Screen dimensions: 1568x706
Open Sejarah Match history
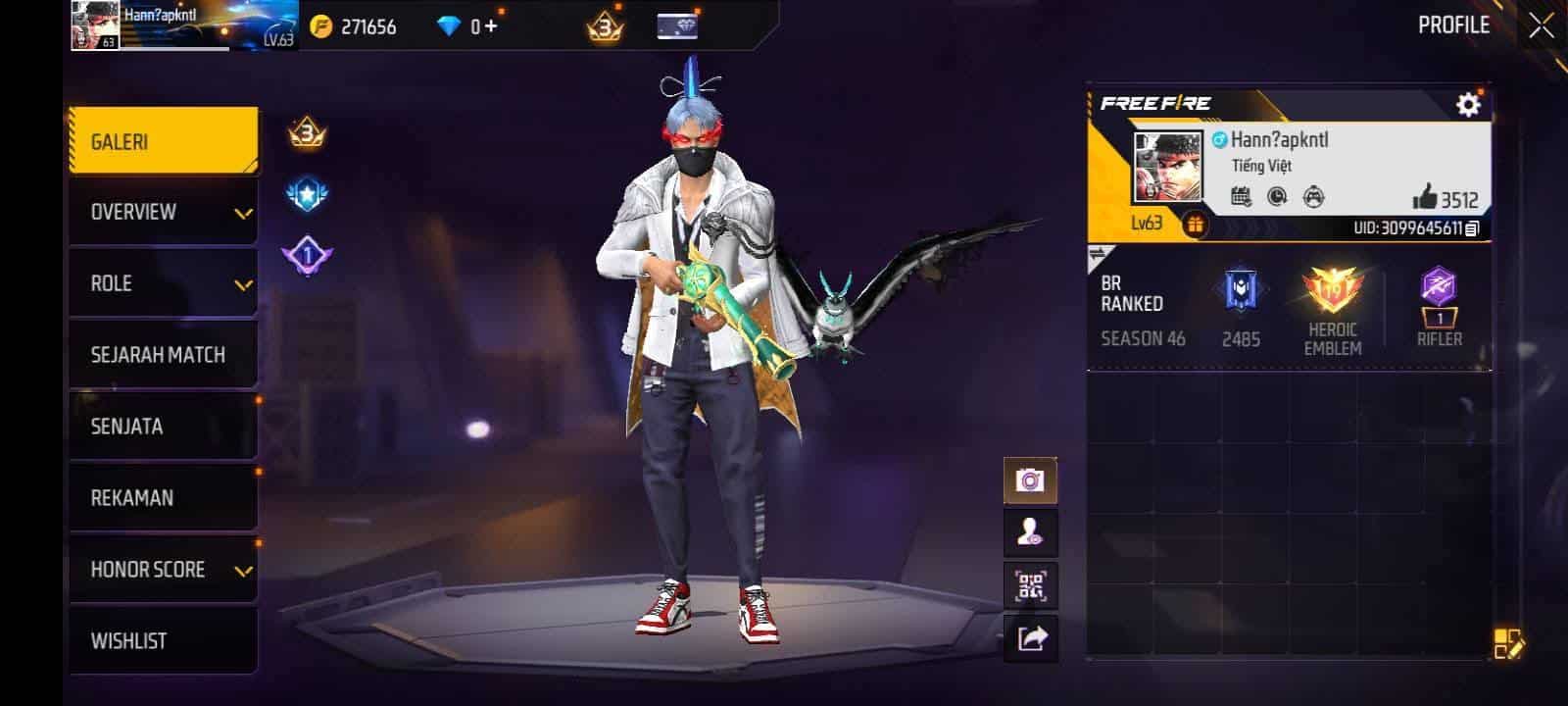coord(163,355)
